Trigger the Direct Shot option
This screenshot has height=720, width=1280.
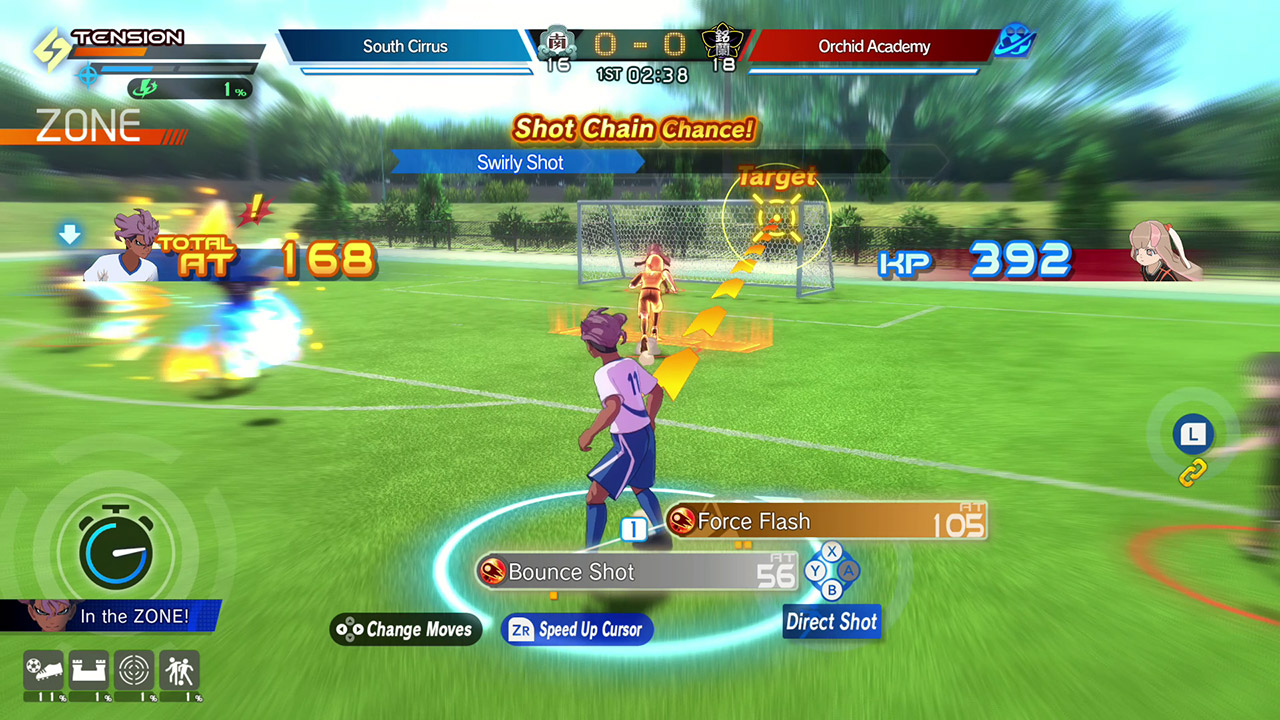click(x=831, y=622)
